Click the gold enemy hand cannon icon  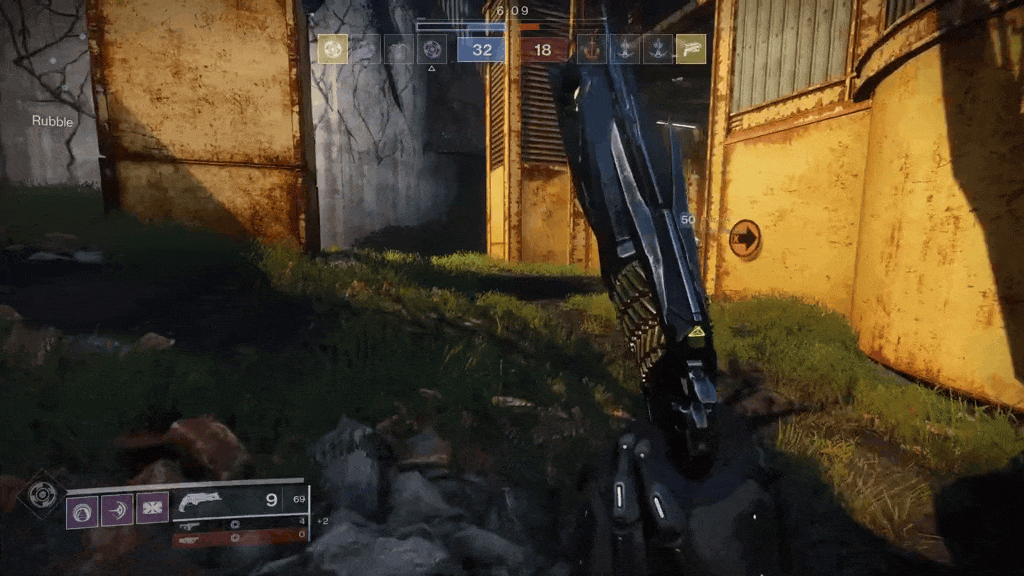(x=690, y=49)
